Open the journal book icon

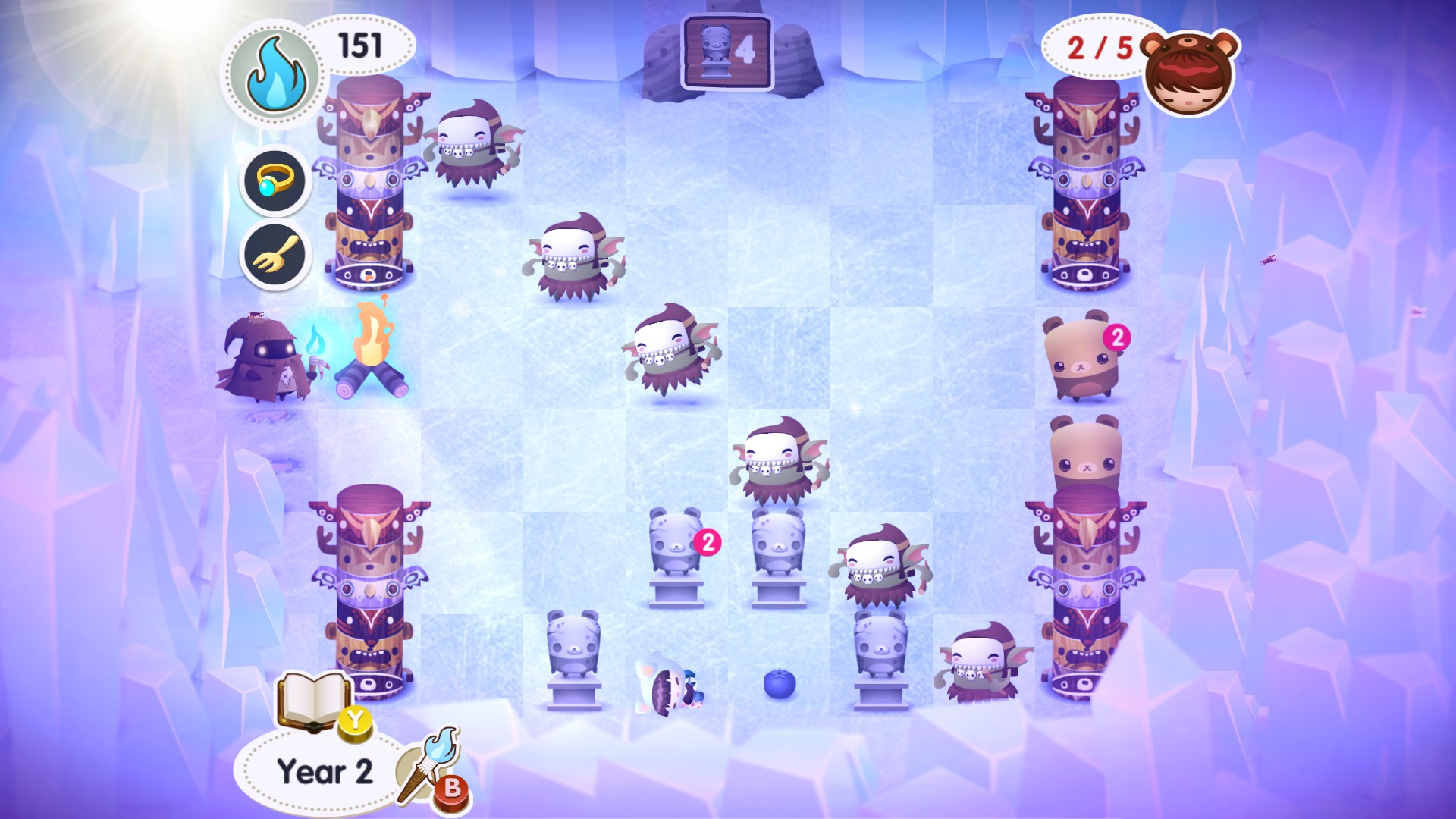coord(312,701)
